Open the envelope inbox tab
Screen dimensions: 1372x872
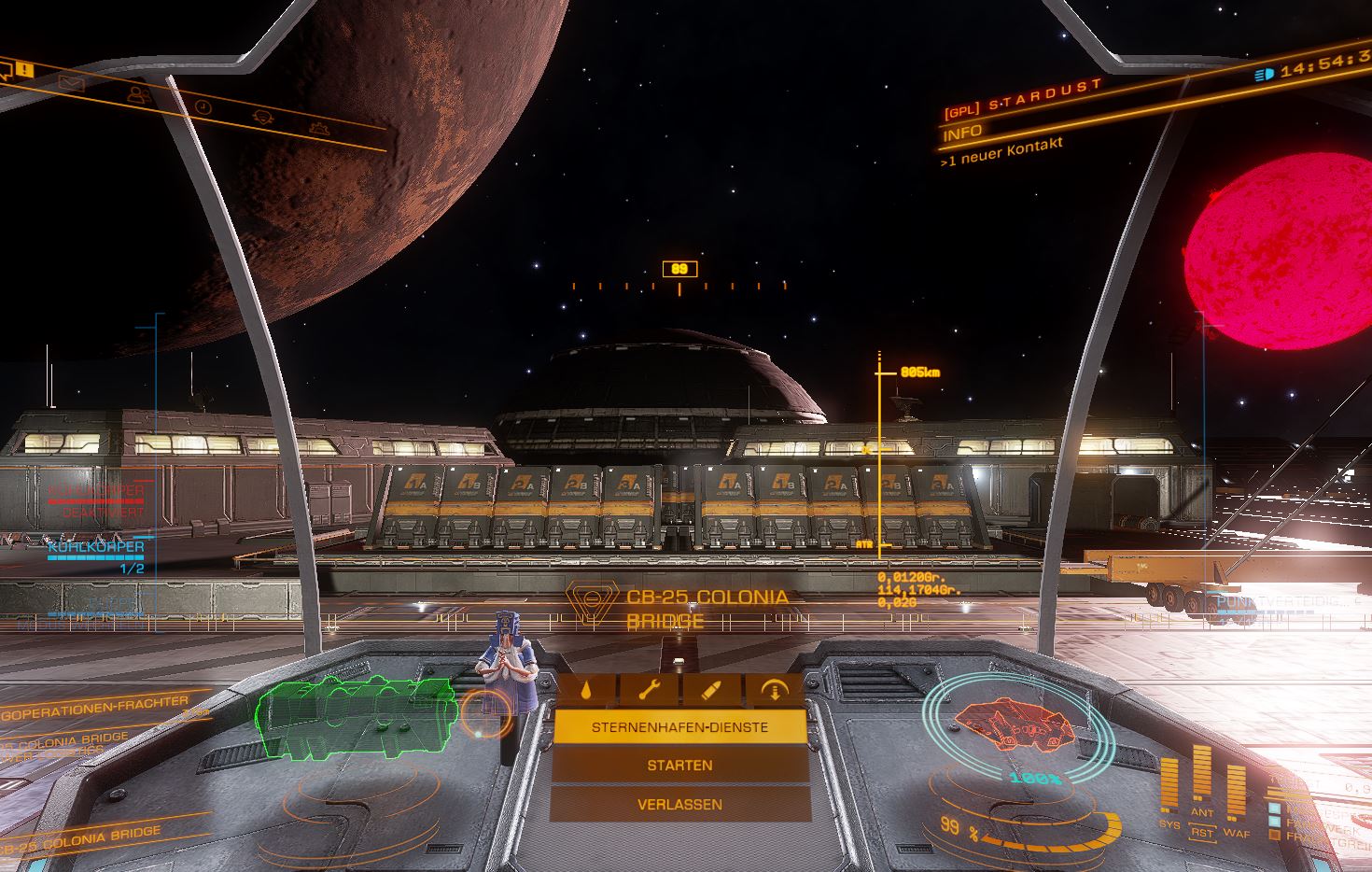[x=71, y=83]
